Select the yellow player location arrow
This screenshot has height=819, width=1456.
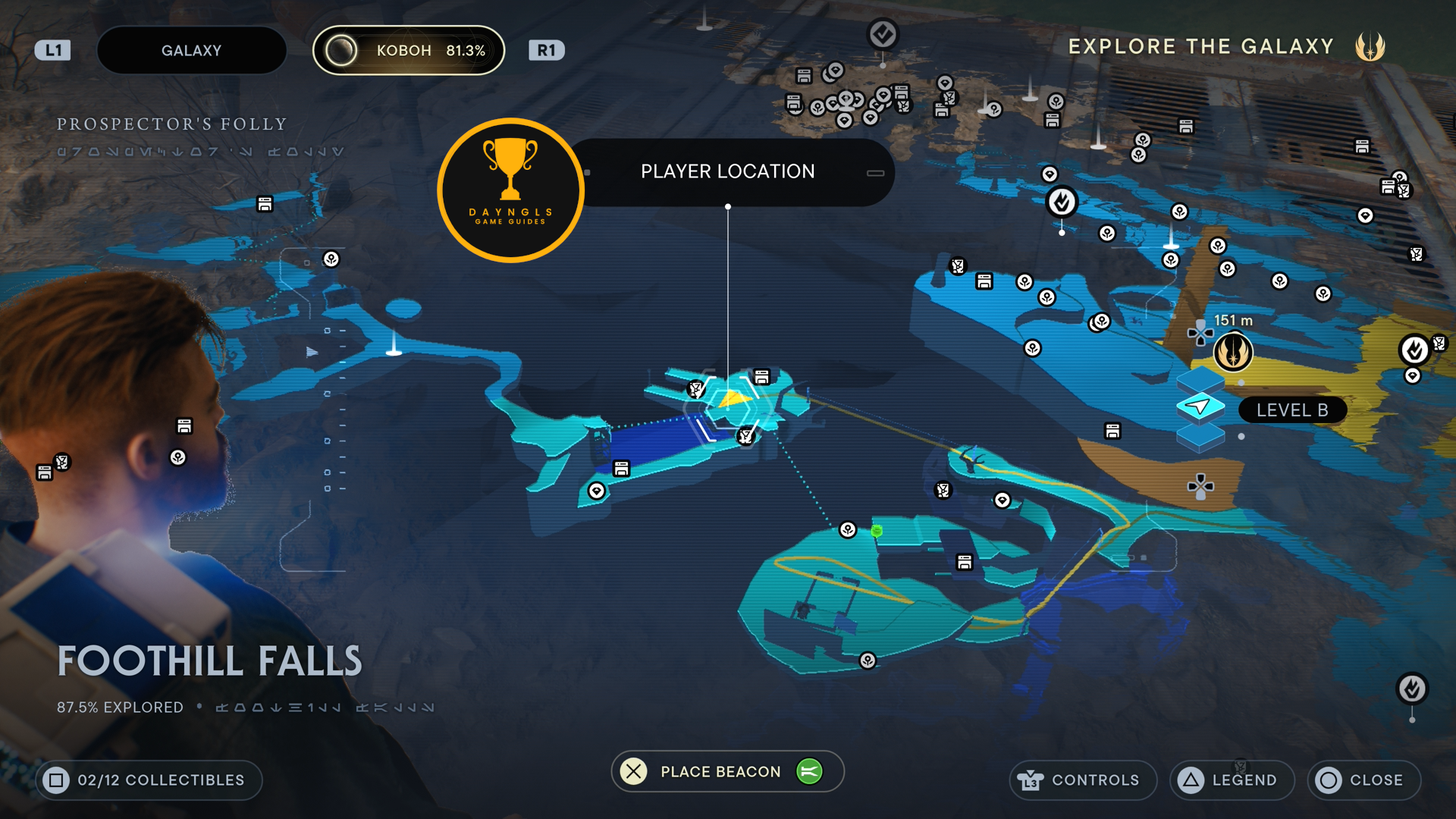point(731,398)
